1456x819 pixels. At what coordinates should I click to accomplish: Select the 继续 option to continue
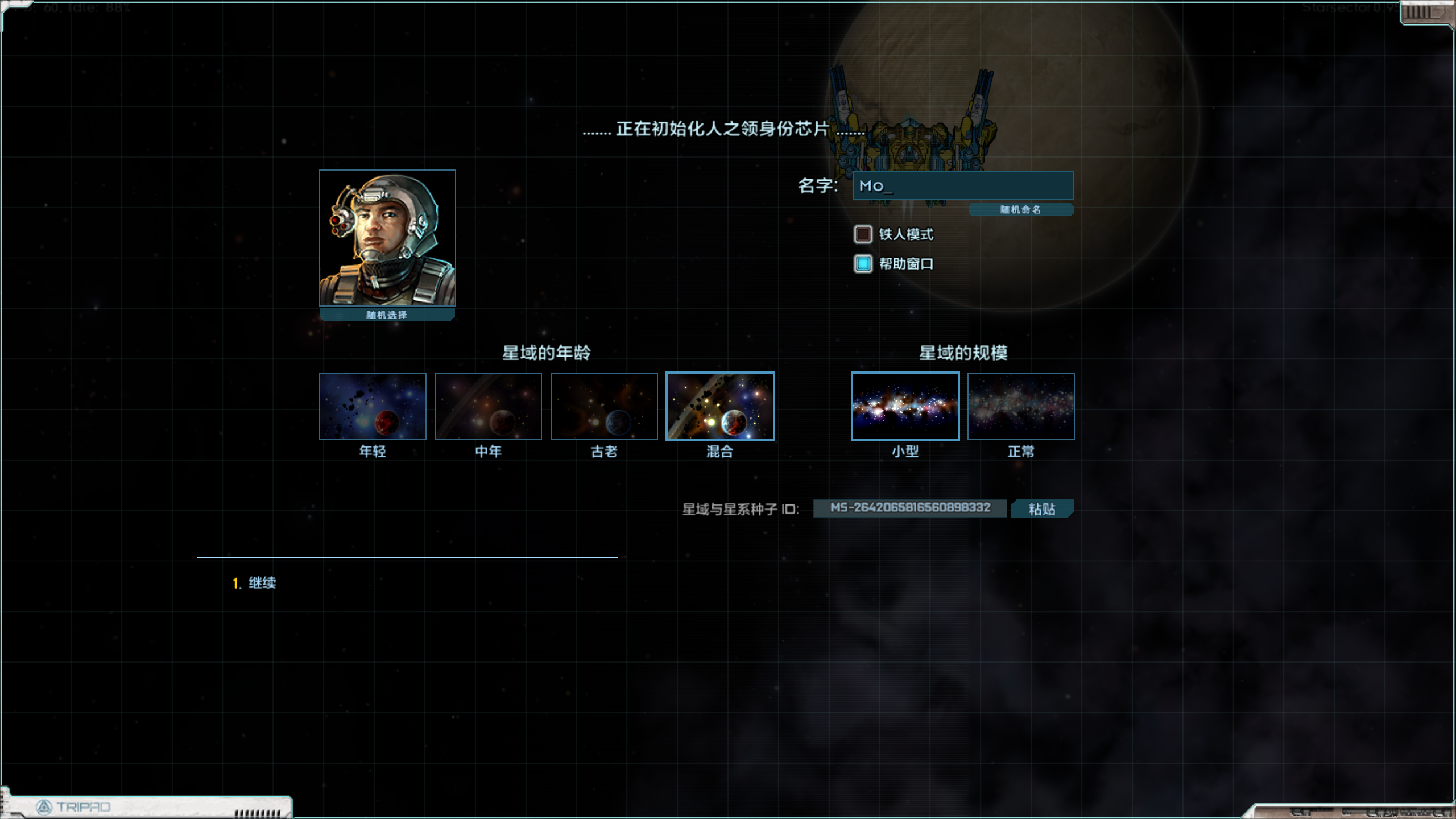point(263,582)
